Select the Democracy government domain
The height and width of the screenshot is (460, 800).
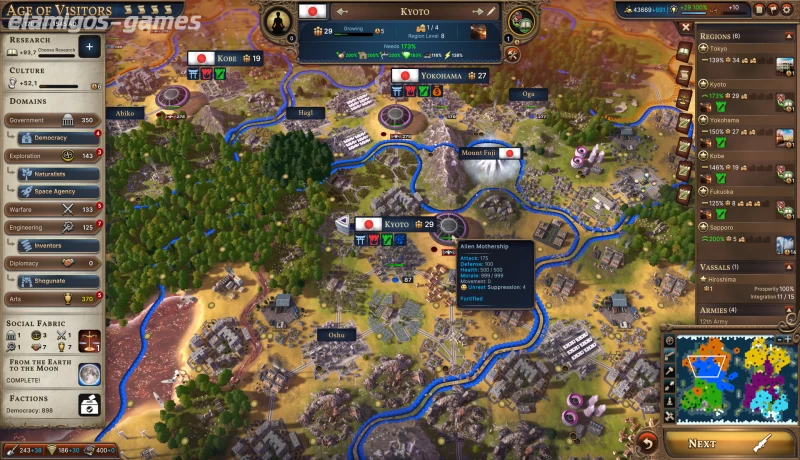pos(49,137)
